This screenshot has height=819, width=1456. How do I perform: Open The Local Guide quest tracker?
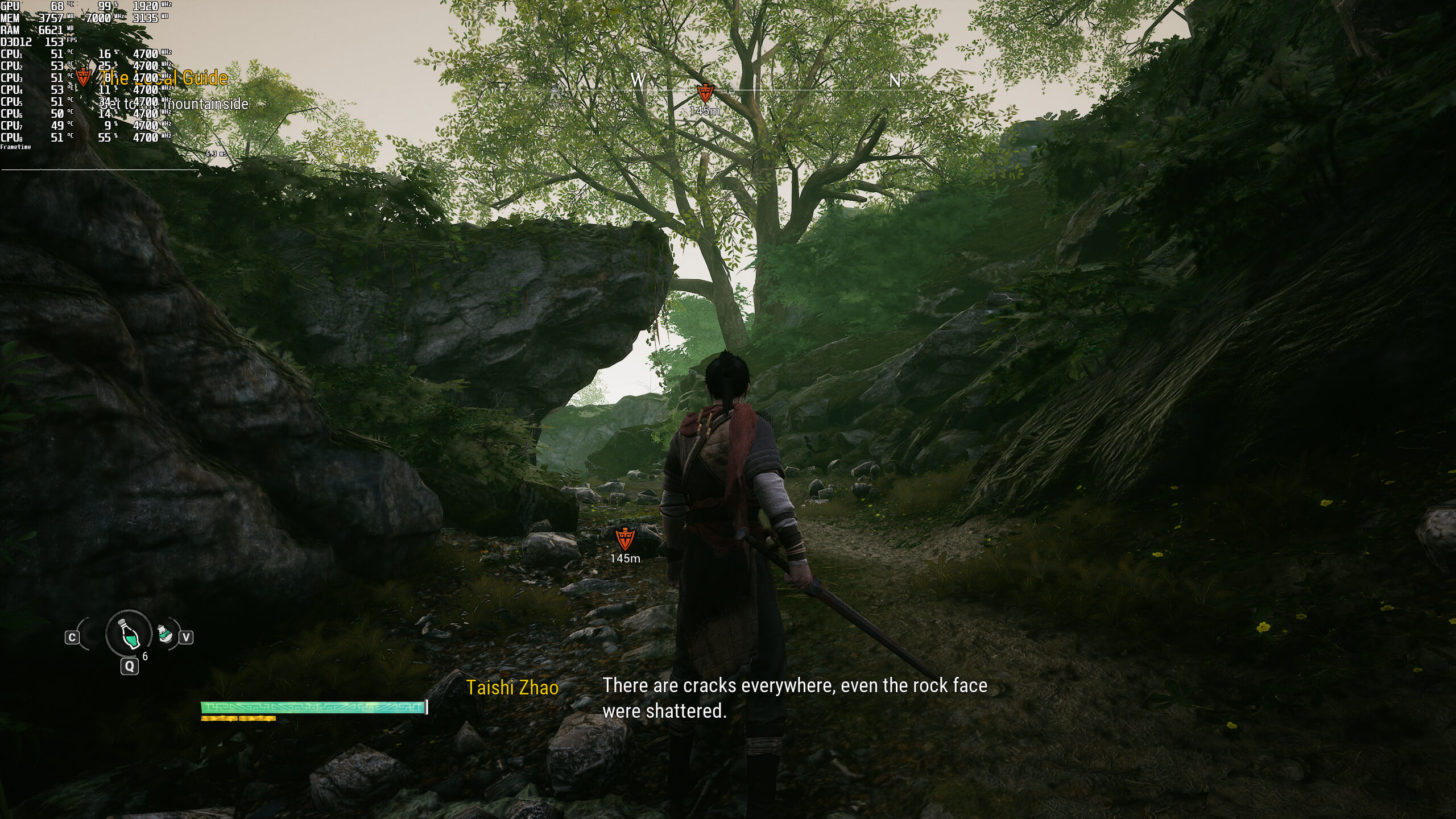[165, 78]
